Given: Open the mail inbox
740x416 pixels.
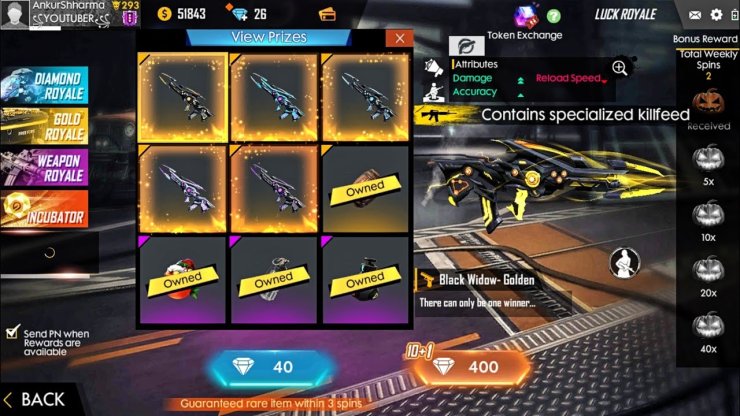Looking at the screenshot, I should [x=695, y=15].
